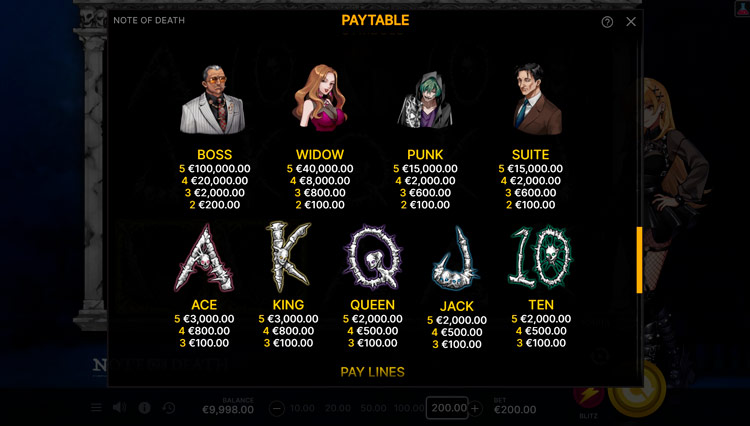Screen dimensions: 750x426
Task: Toggle the sound speaker icon
Action: (120, 408)
